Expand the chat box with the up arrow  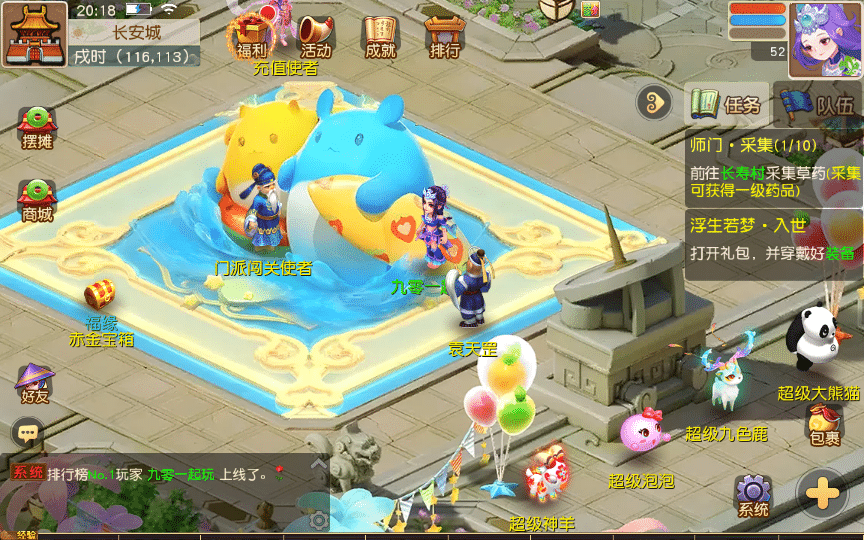(x=318, y=465)
